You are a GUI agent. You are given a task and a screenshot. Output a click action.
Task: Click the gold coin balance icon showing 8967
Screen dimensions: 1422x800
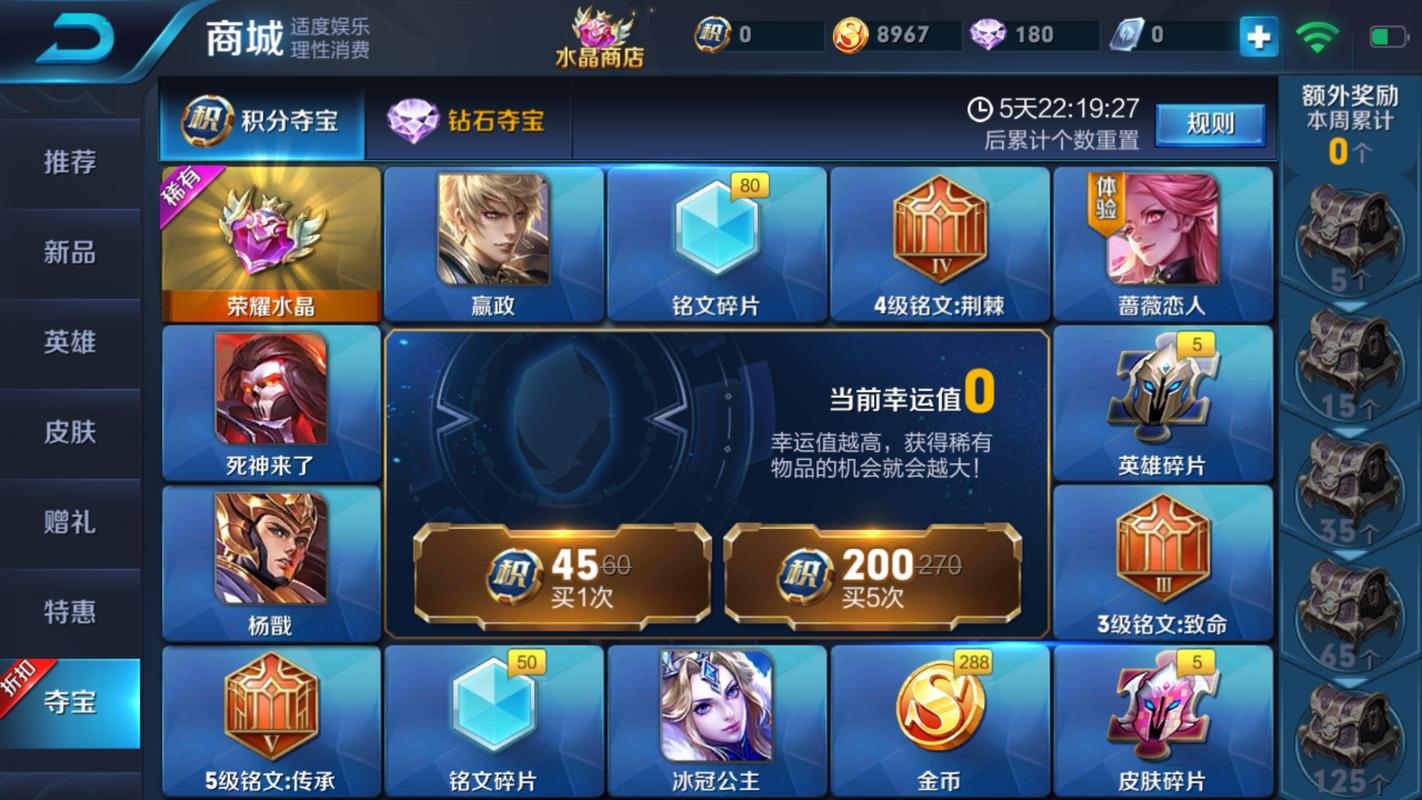(846, 32)
